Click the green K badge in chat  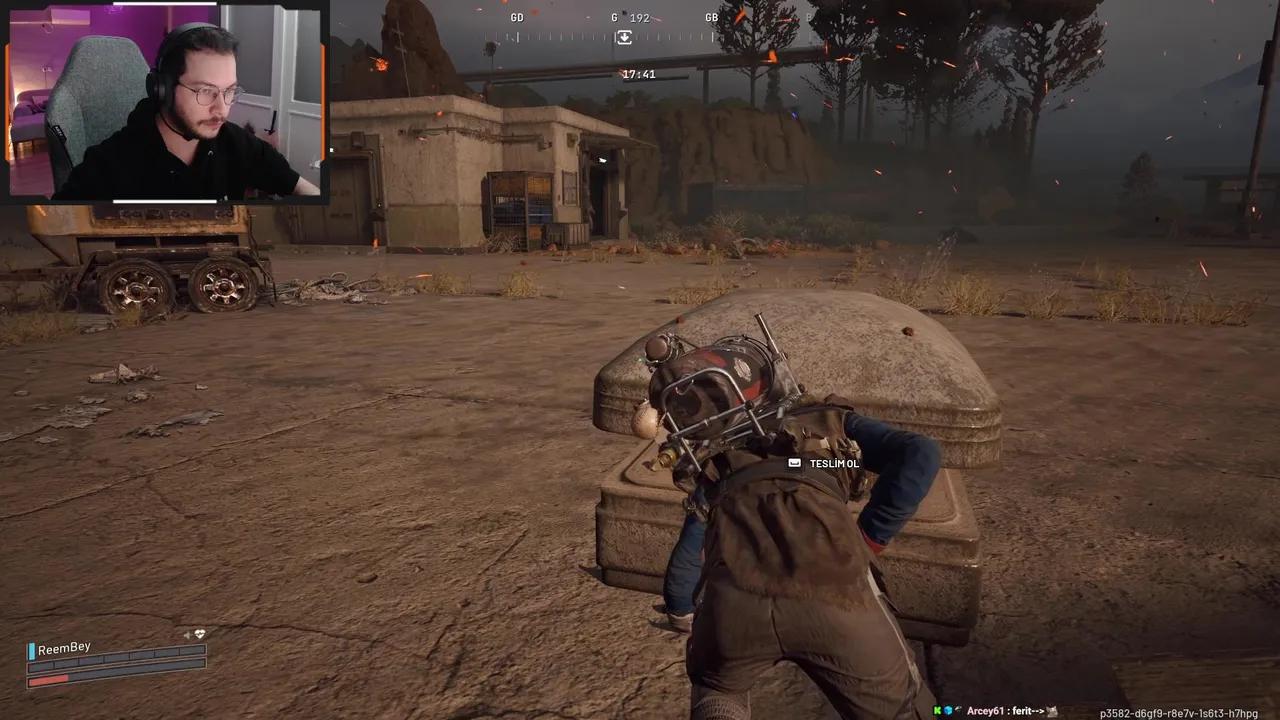[x=937, y=710]
